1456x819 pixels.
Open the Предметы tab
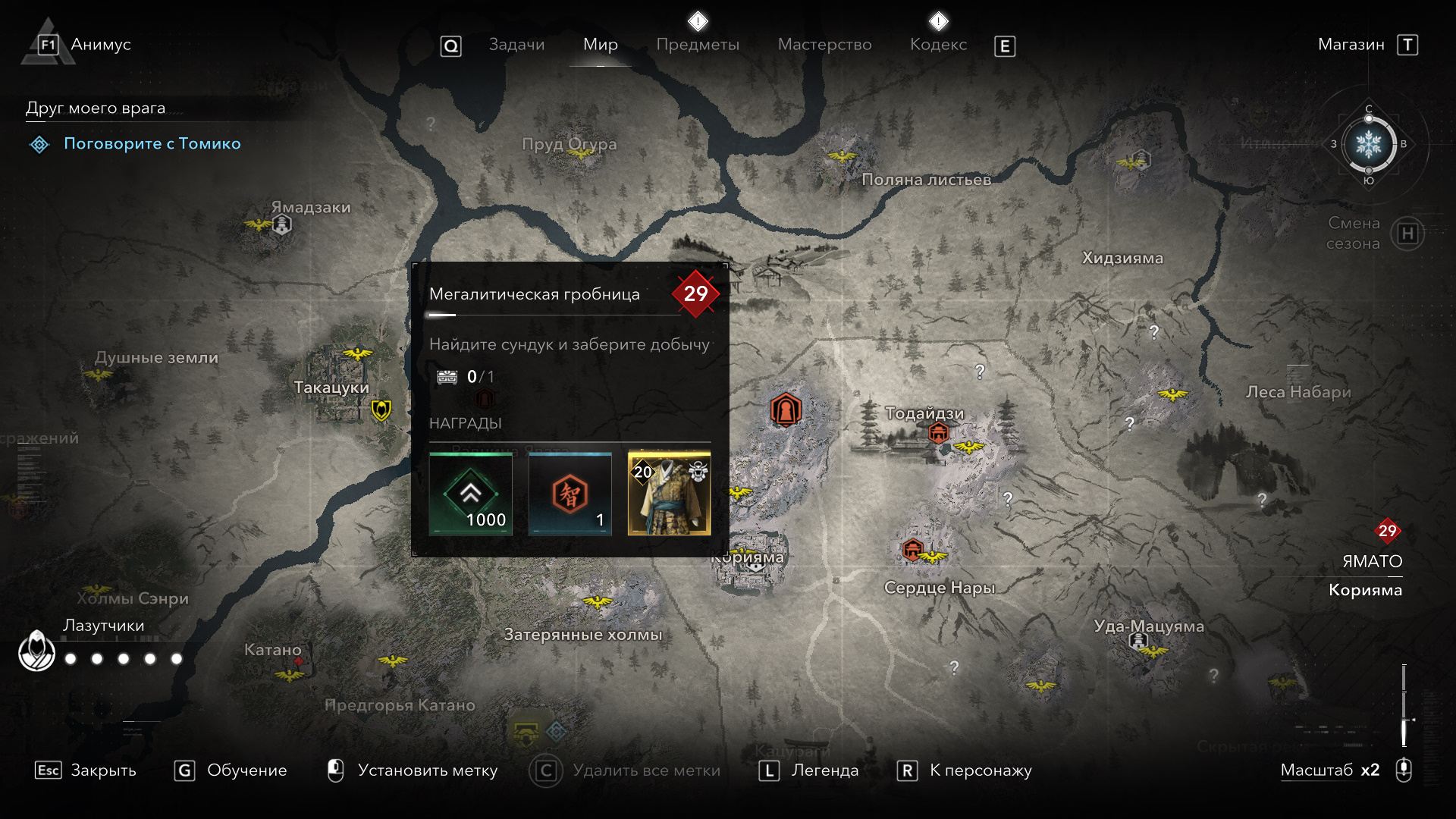(698, 45)
